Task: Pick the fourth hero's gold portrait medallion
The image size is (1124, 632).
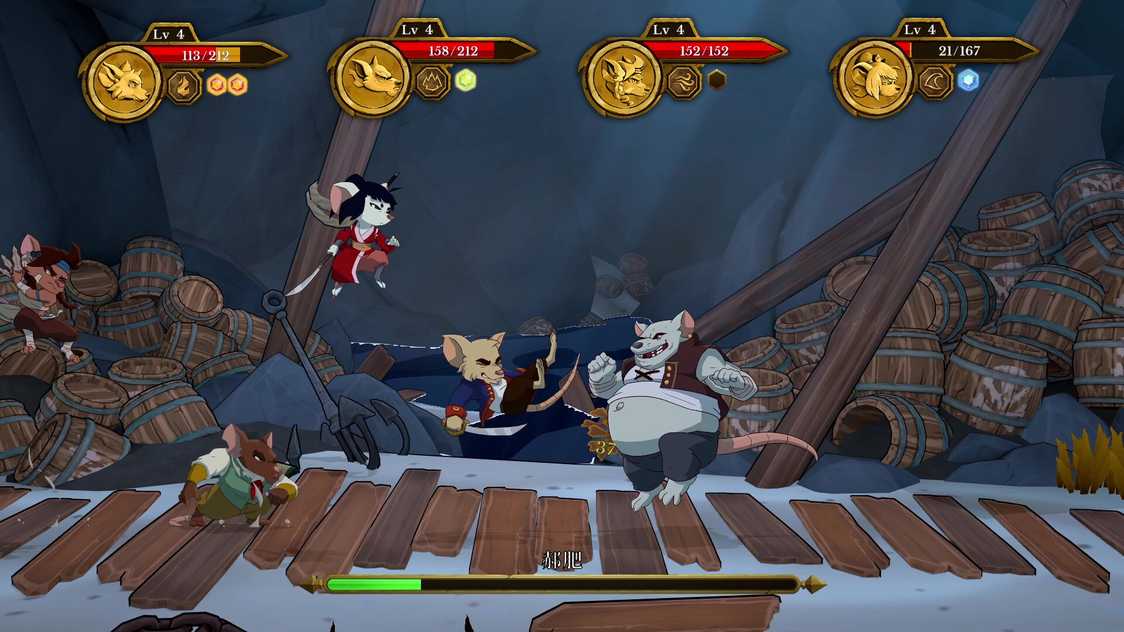Action: (873, 79)
